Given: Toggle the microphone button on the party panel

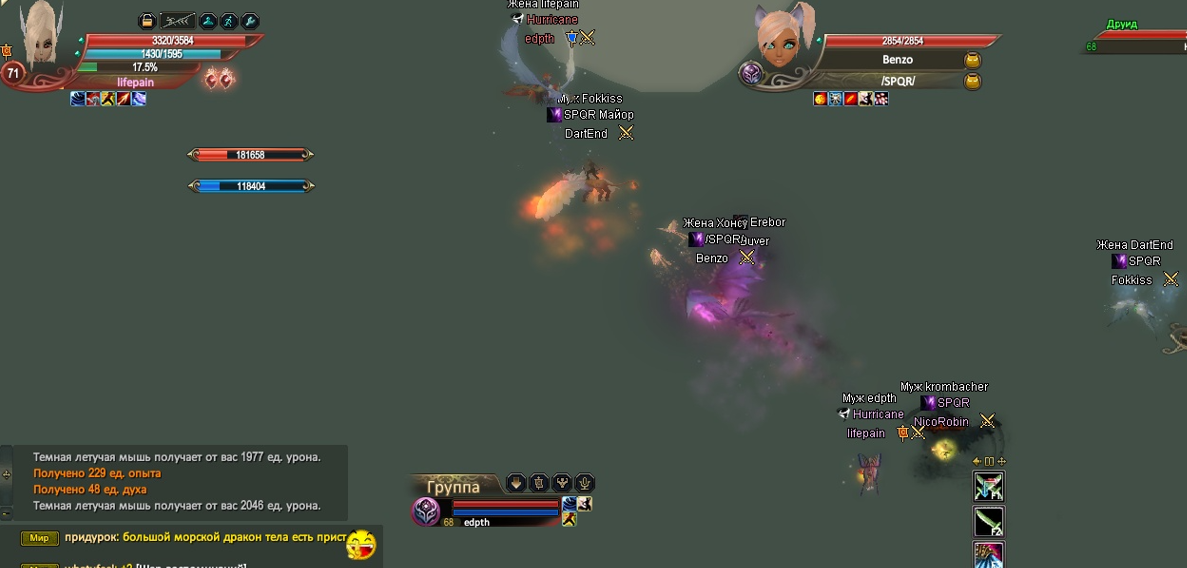Looking at the screenshot, I should [585, 483].
